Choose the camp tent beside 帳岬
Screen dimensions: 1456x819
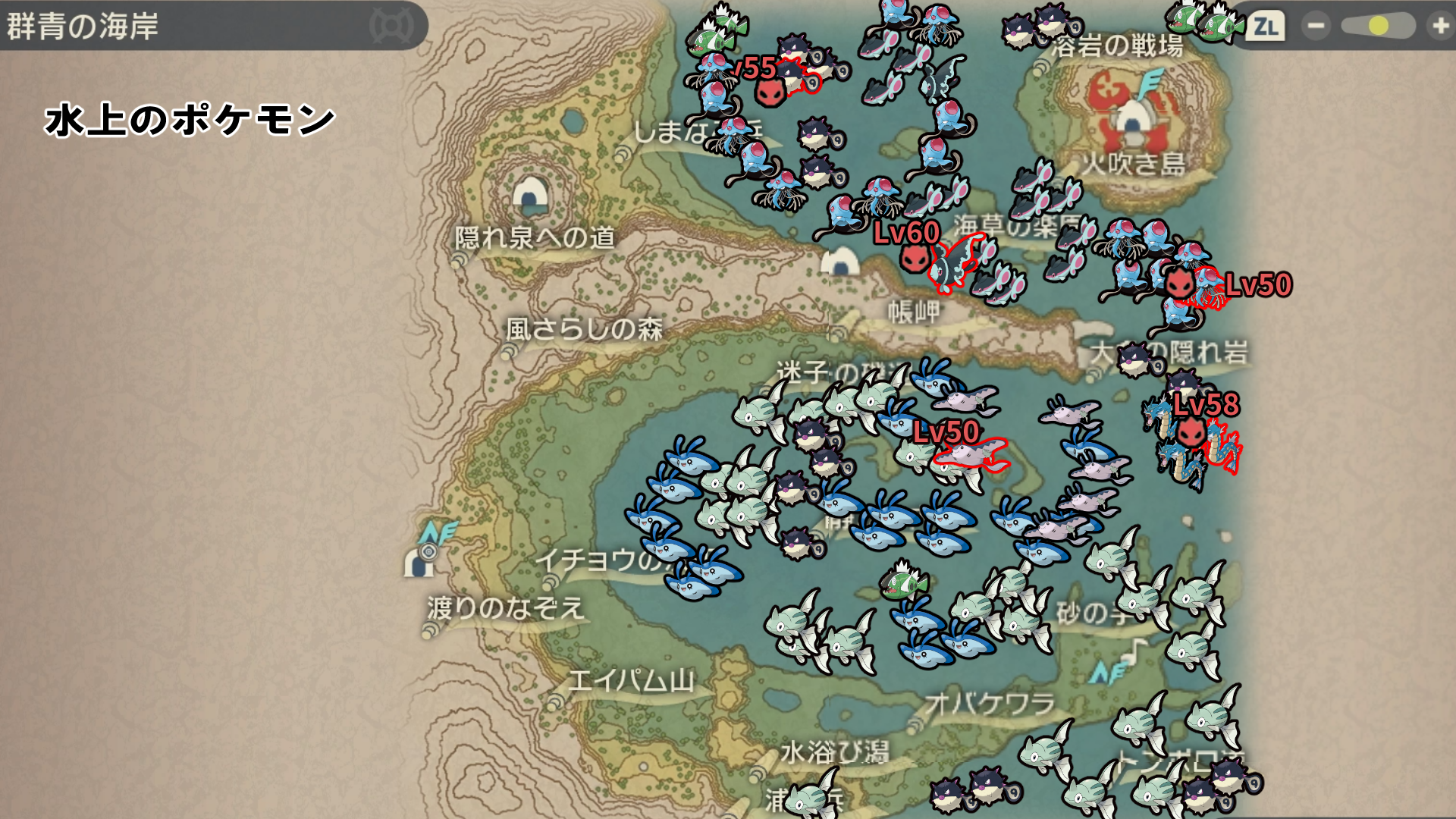click(839, 262)
